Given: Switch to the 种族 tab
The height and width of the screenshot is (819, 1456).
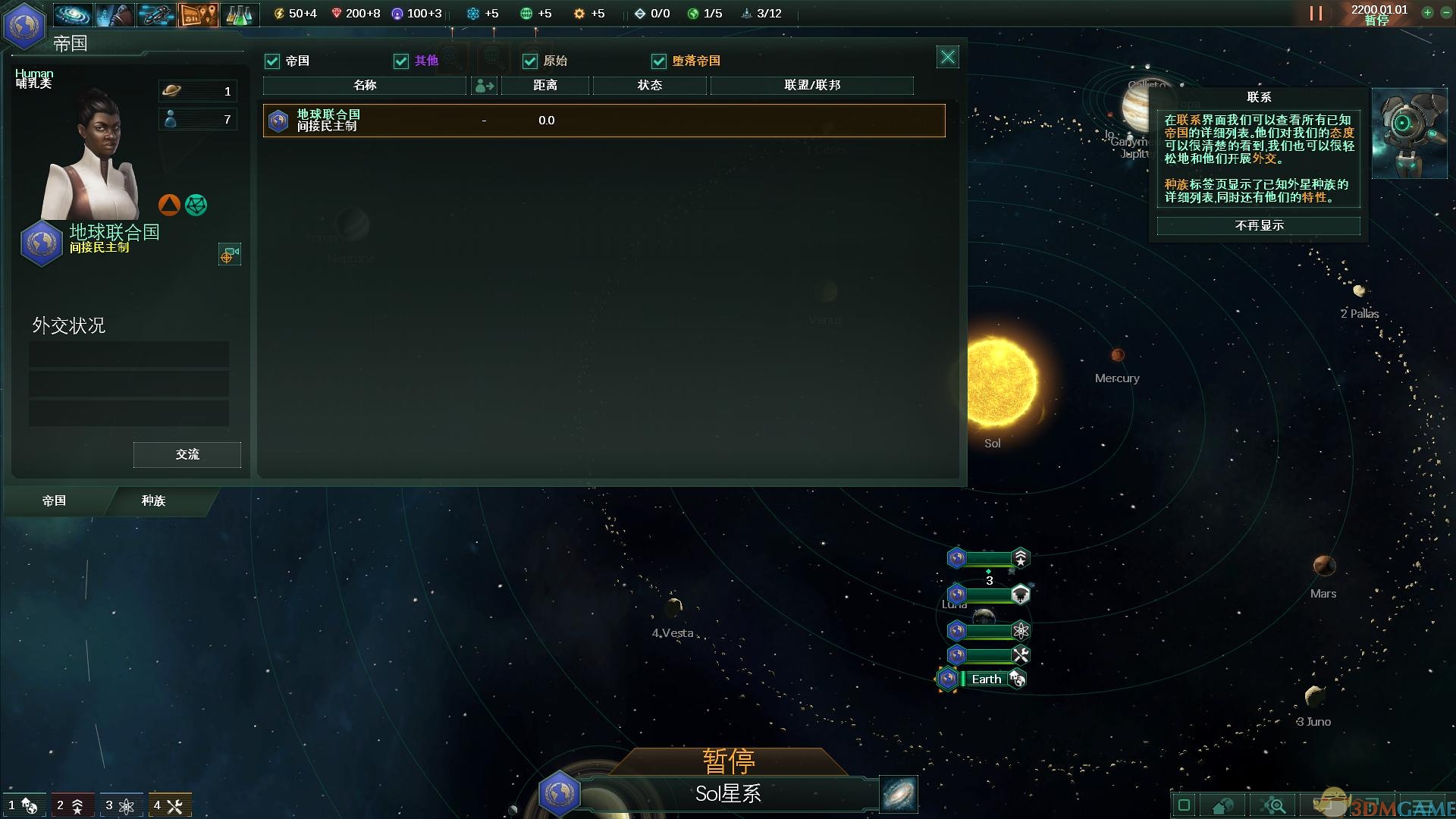Looking at the screenshot, I should coord(152,501).
